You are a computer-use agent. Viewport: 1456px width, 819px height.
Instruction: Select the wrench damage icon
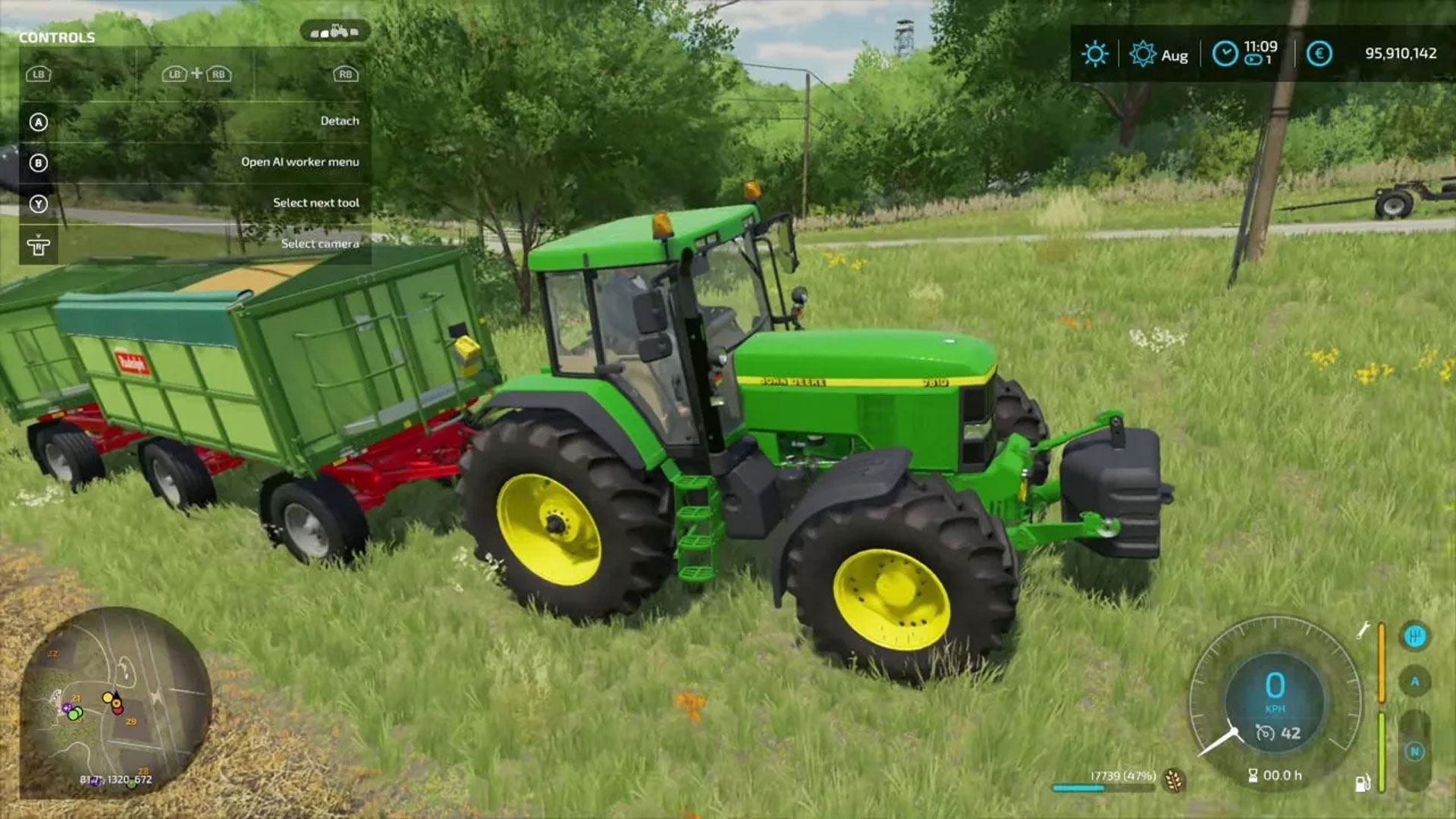click(1363, 629)
